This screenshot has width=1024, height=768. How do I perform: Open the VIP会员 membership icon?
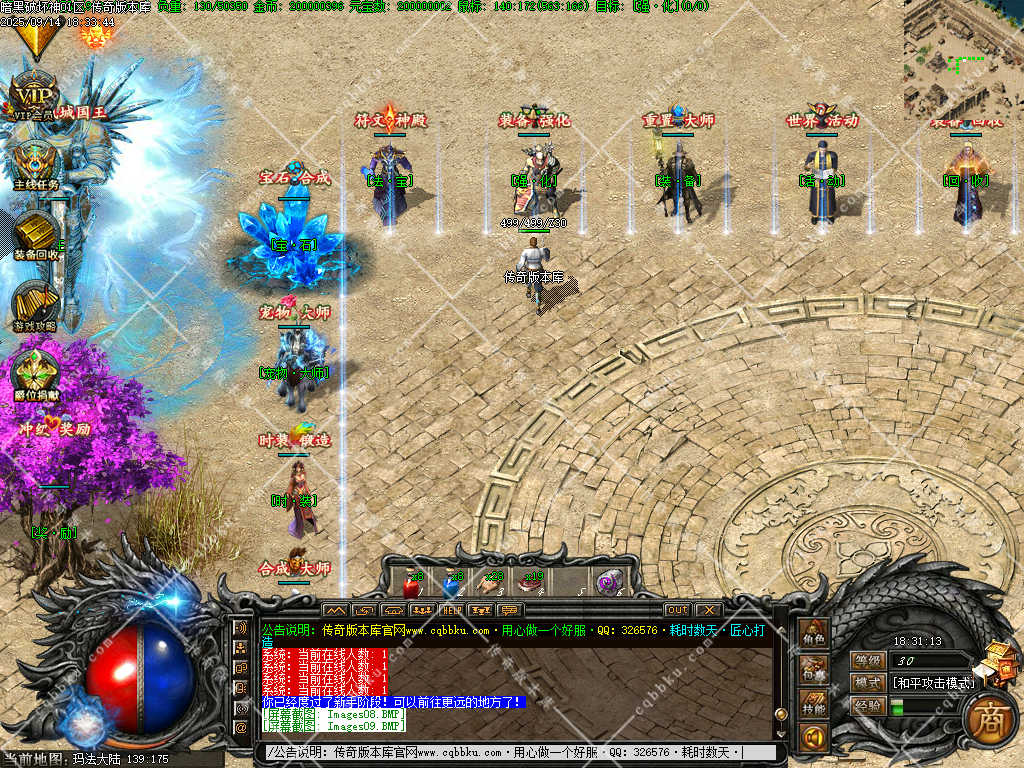pyautogui.click(x=35, y=97)
